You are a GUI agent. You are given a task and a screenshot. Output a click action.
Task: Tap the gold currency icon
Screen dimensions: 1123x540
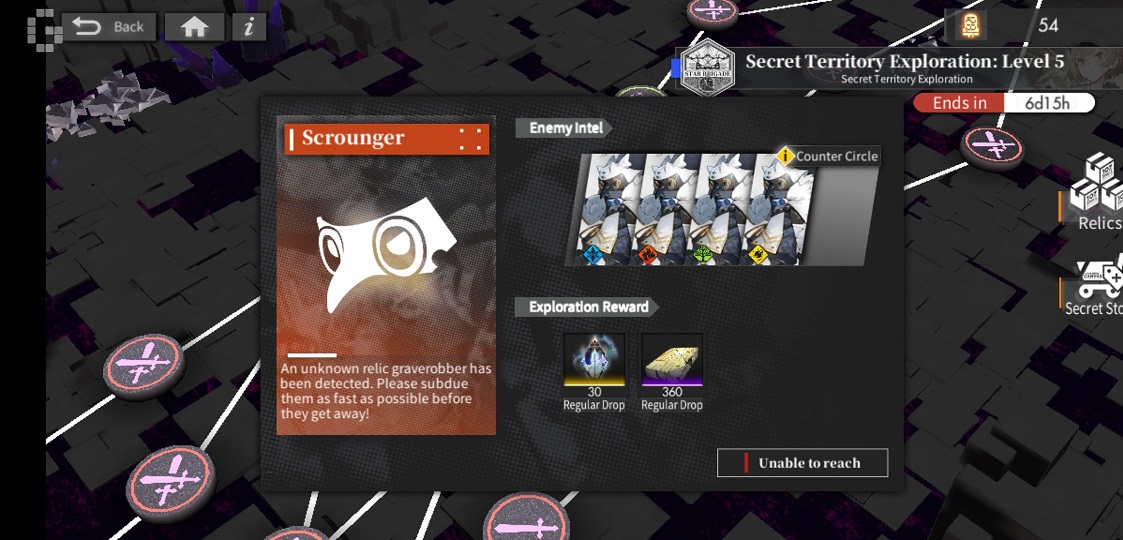coord(969,25)
